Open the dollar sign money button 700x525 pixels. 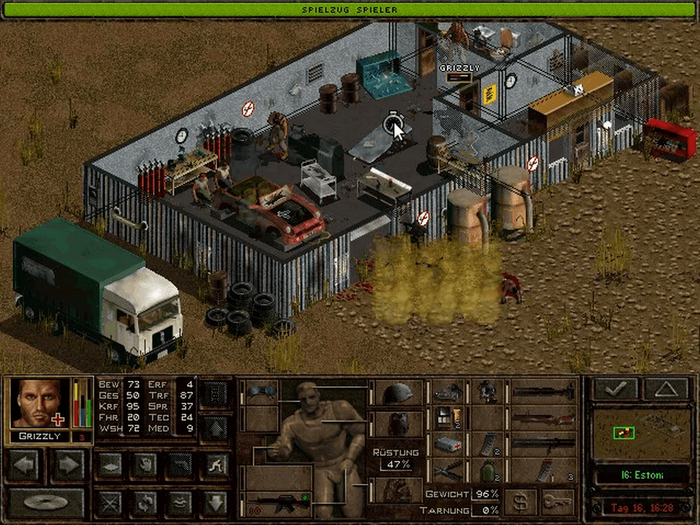coord(519,501)
